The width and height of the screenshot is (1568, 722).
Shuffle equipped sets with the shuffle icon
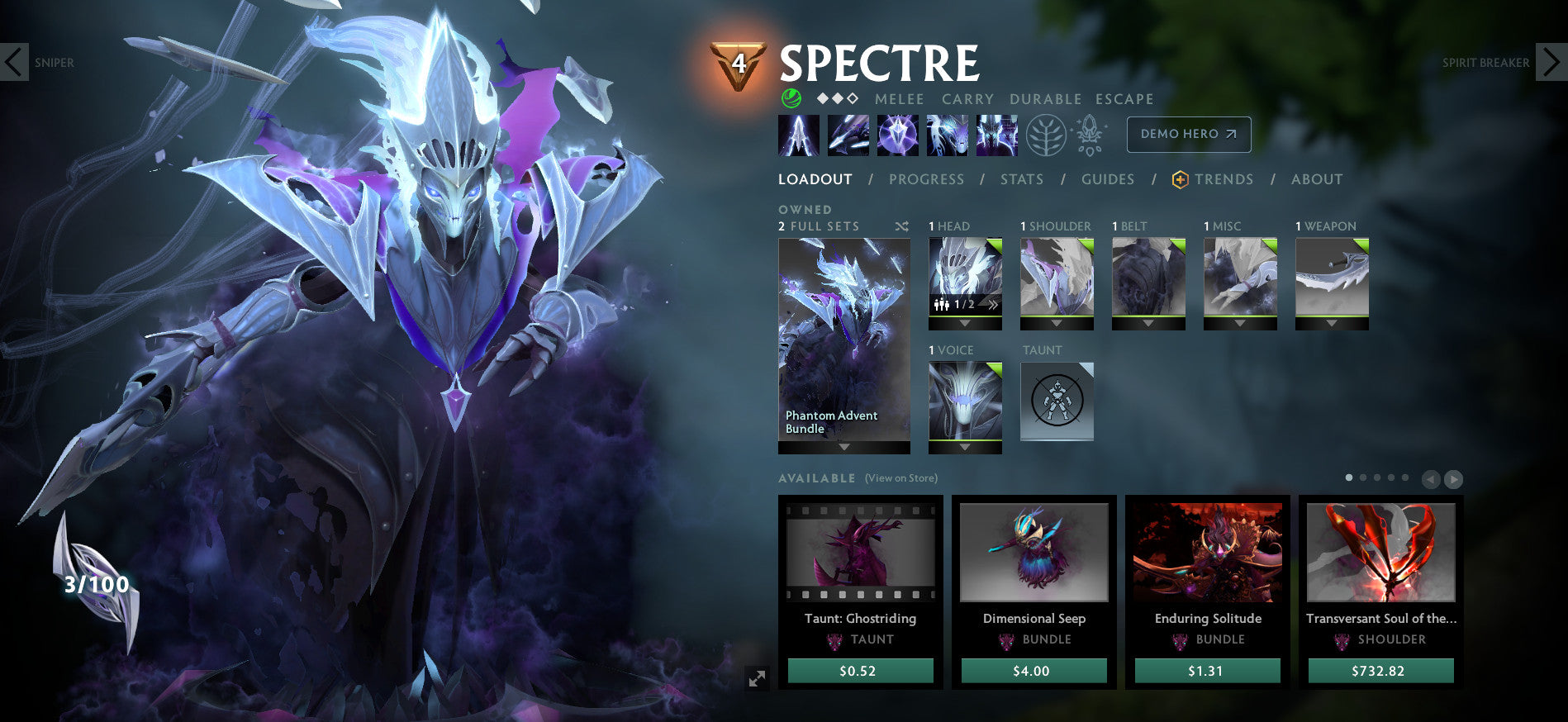(x=902, y=226)
